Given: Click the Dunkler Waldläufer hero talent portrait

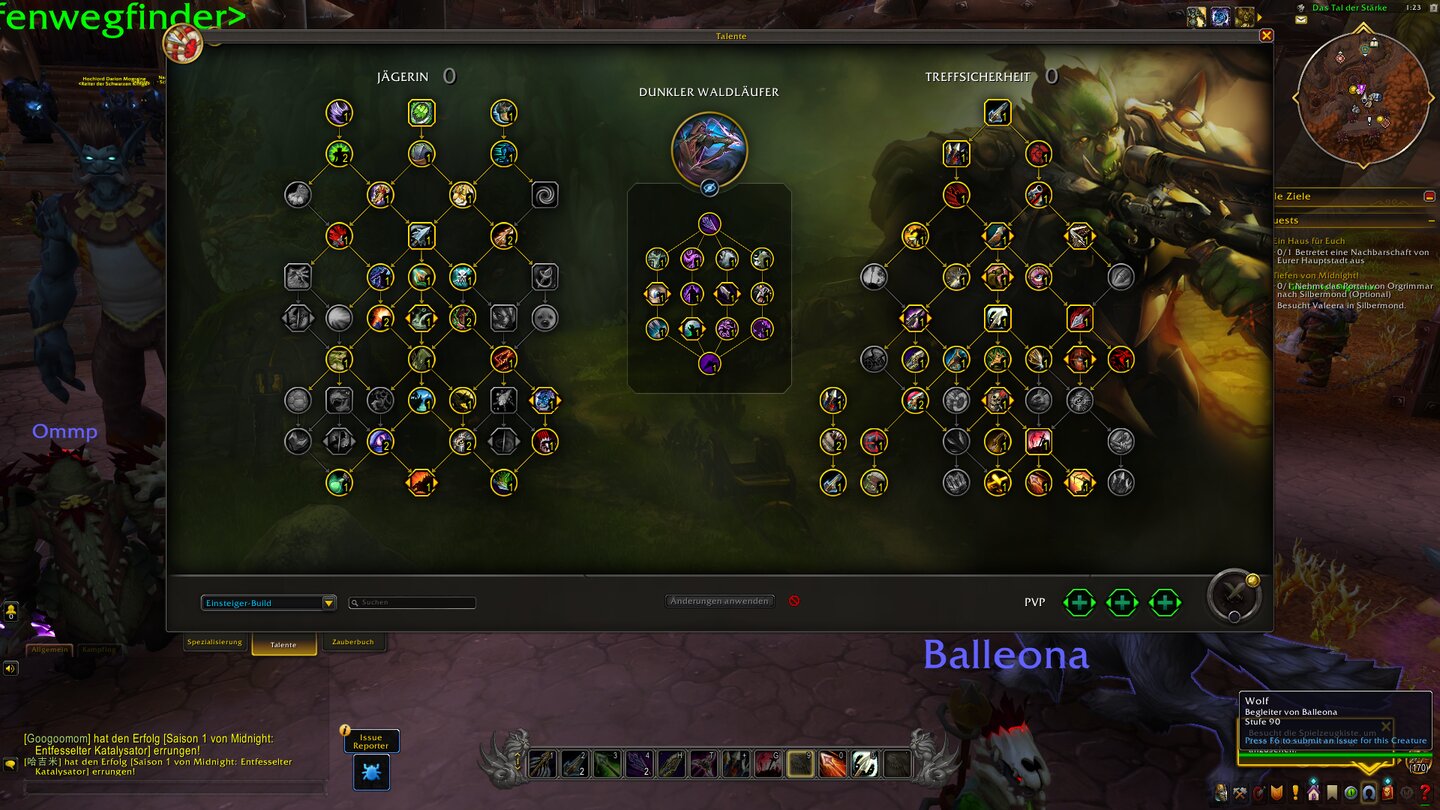Looking at the screenshot, I should click(x=710, y=148).
